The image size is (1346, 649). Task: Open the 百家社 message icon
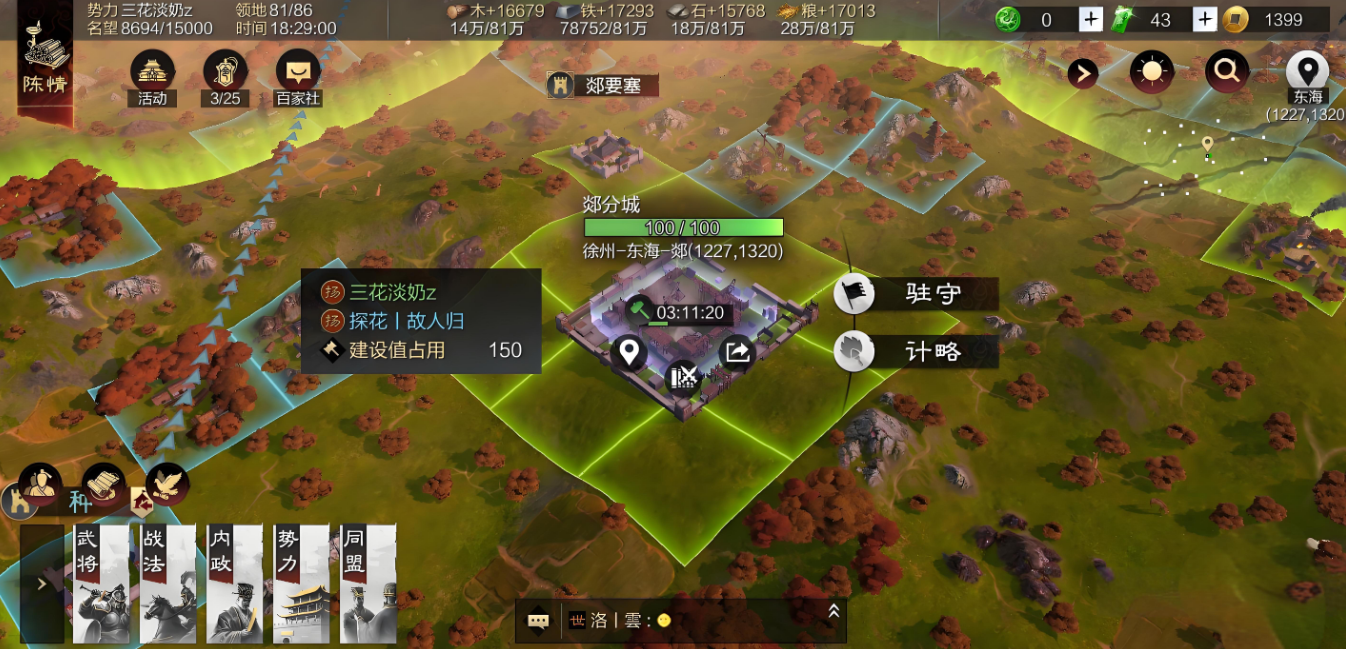pyautogui.click(x=297, y=74)
